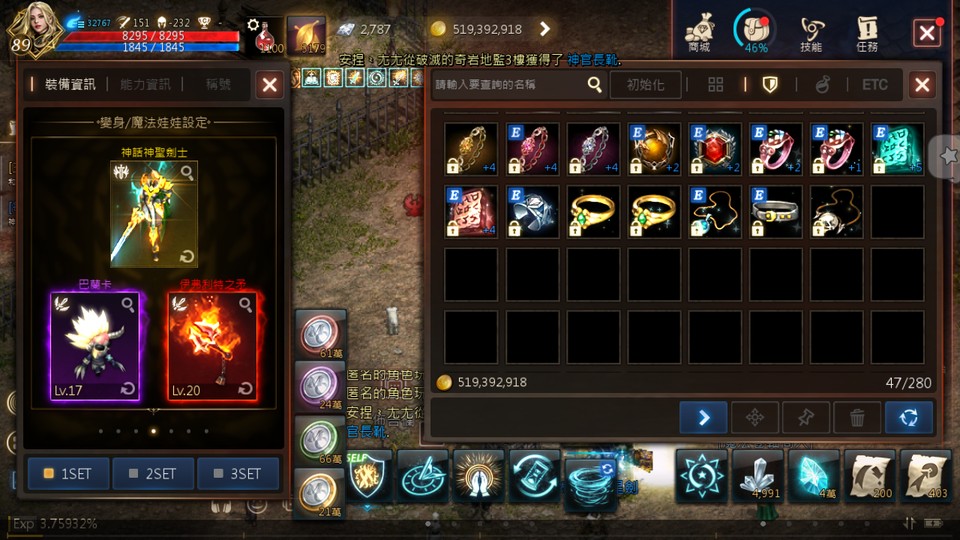Filter inventory by the shield equipment tab

pyautogui.click(x=770, y=85)
